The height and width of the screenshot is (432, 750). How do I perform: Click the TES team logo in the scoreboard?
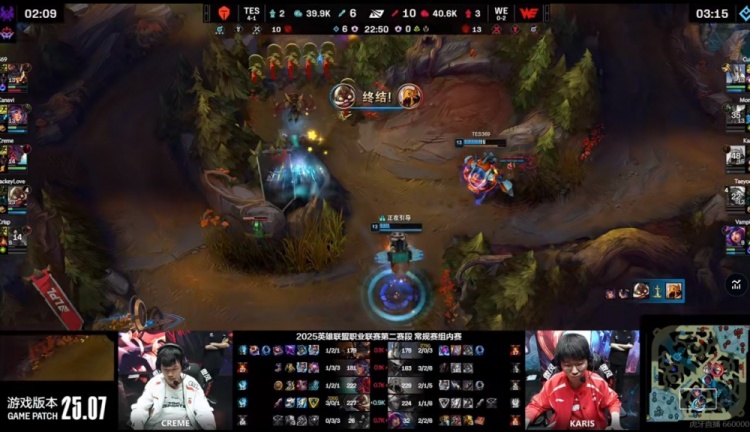[x=223, y=13]
